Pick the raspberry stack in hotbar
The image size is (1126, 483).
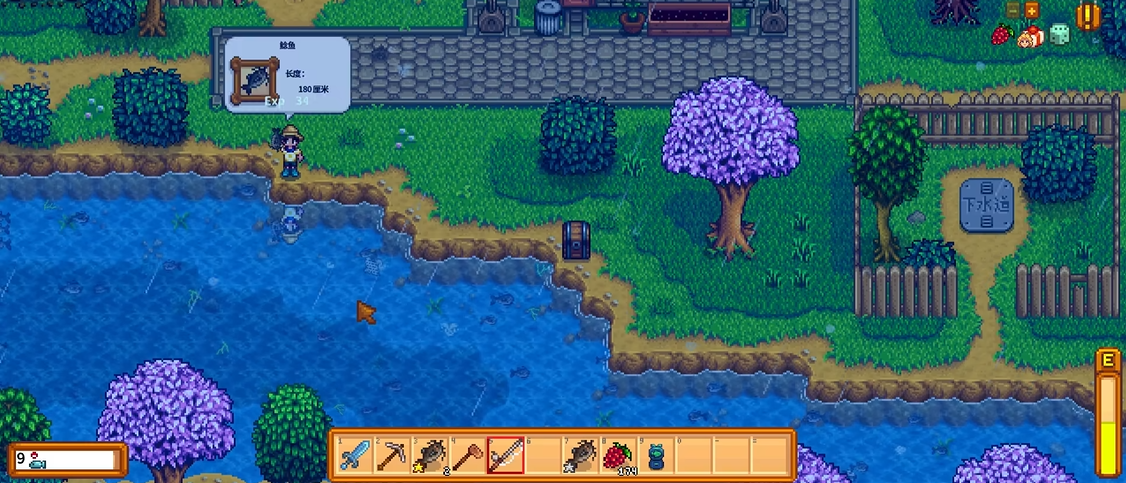(x=619, y=456)
